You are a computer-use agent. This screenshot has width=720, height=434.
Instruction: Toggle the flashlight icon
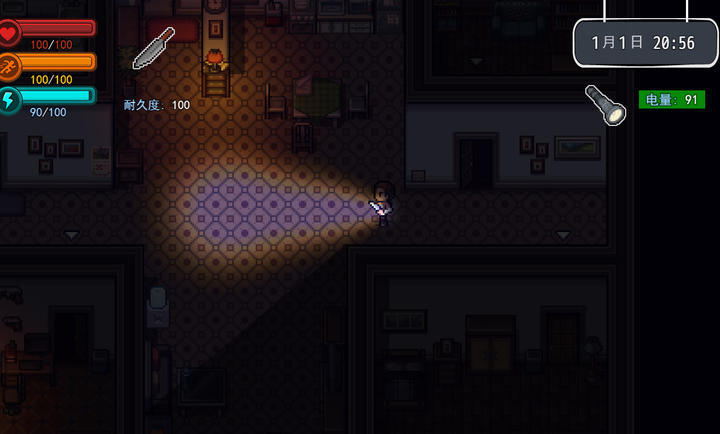(x=604, y=104)
